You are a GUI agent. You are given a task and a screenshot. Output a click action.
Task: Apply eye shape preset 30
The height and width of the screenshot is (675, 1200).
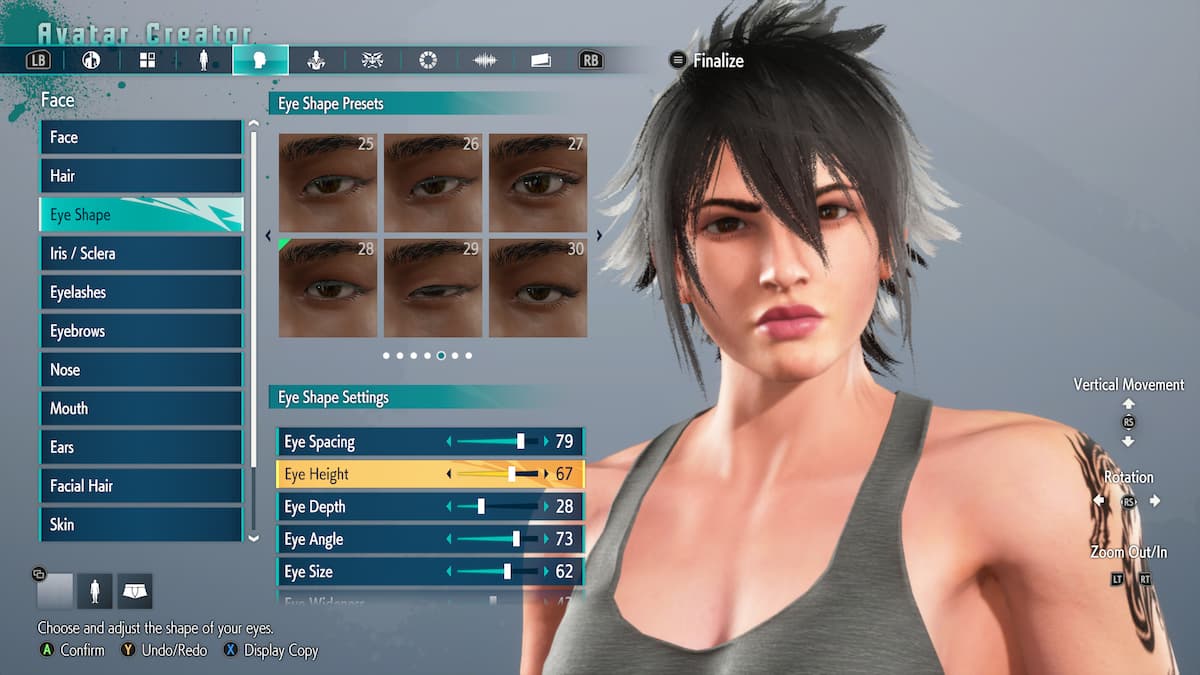pyautogui.click(x=537, y=288)
